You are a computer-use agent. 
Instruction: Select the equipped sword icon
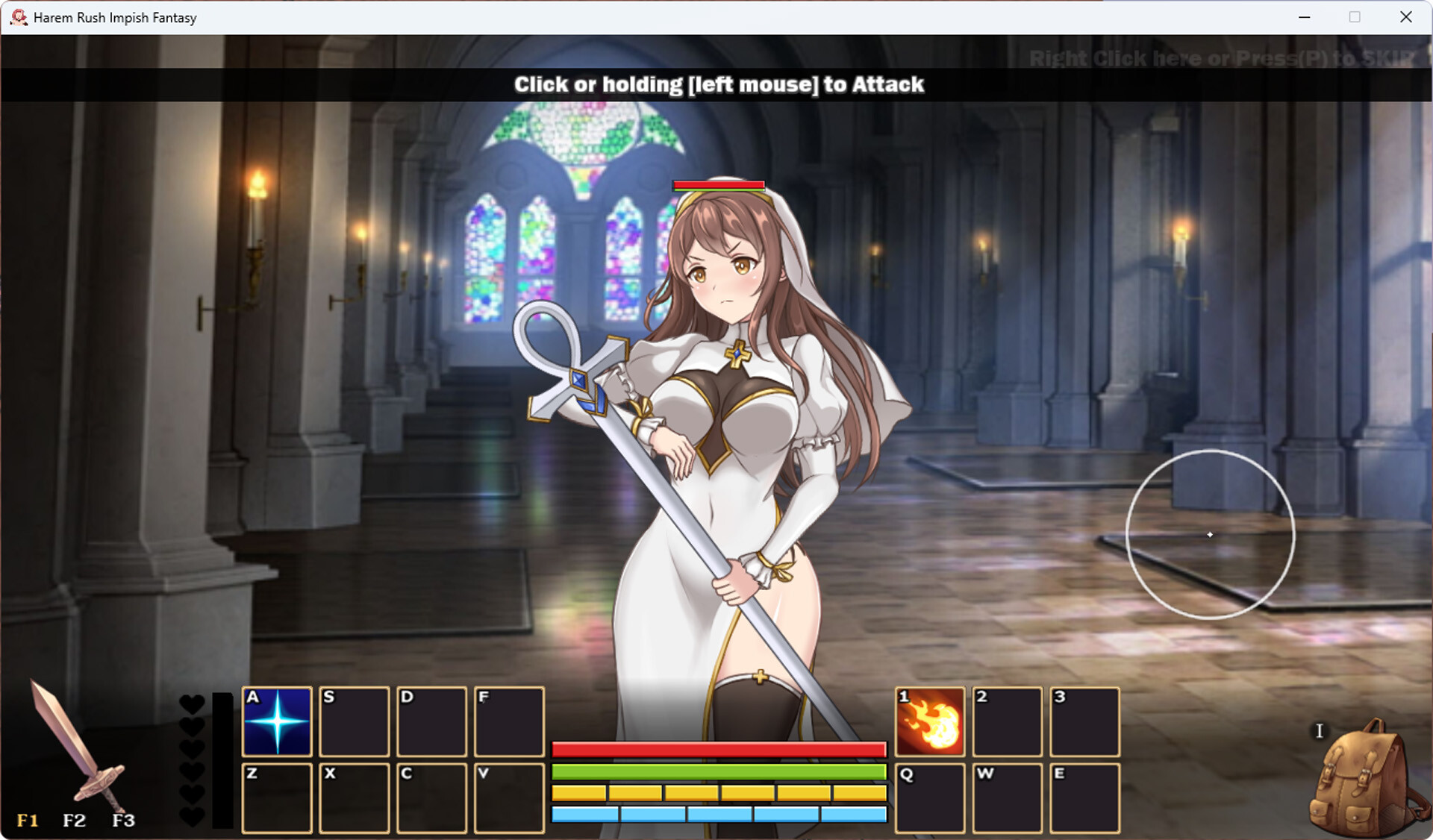pyautogui.click(x=77, y=747)
